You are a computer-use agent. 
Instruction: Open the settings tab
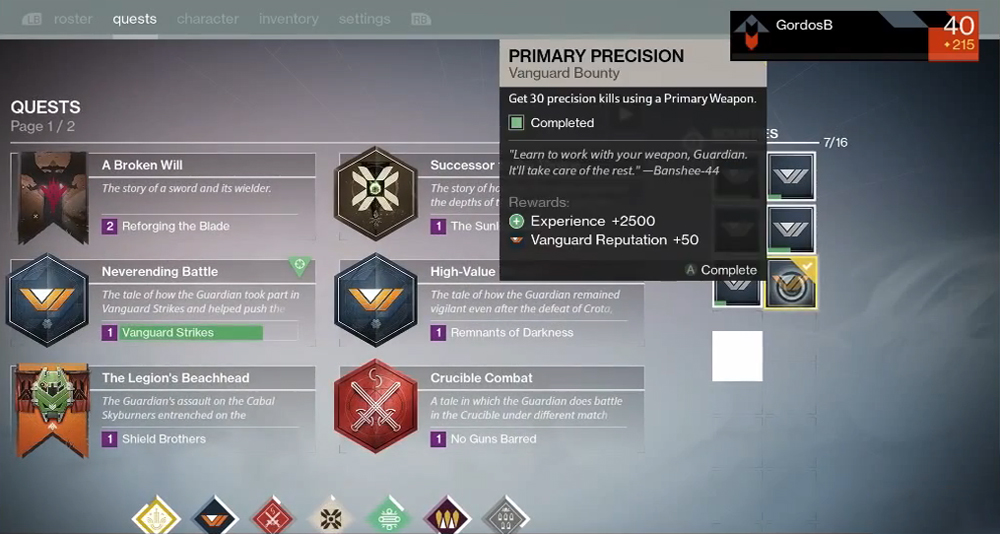coord(364,19)
